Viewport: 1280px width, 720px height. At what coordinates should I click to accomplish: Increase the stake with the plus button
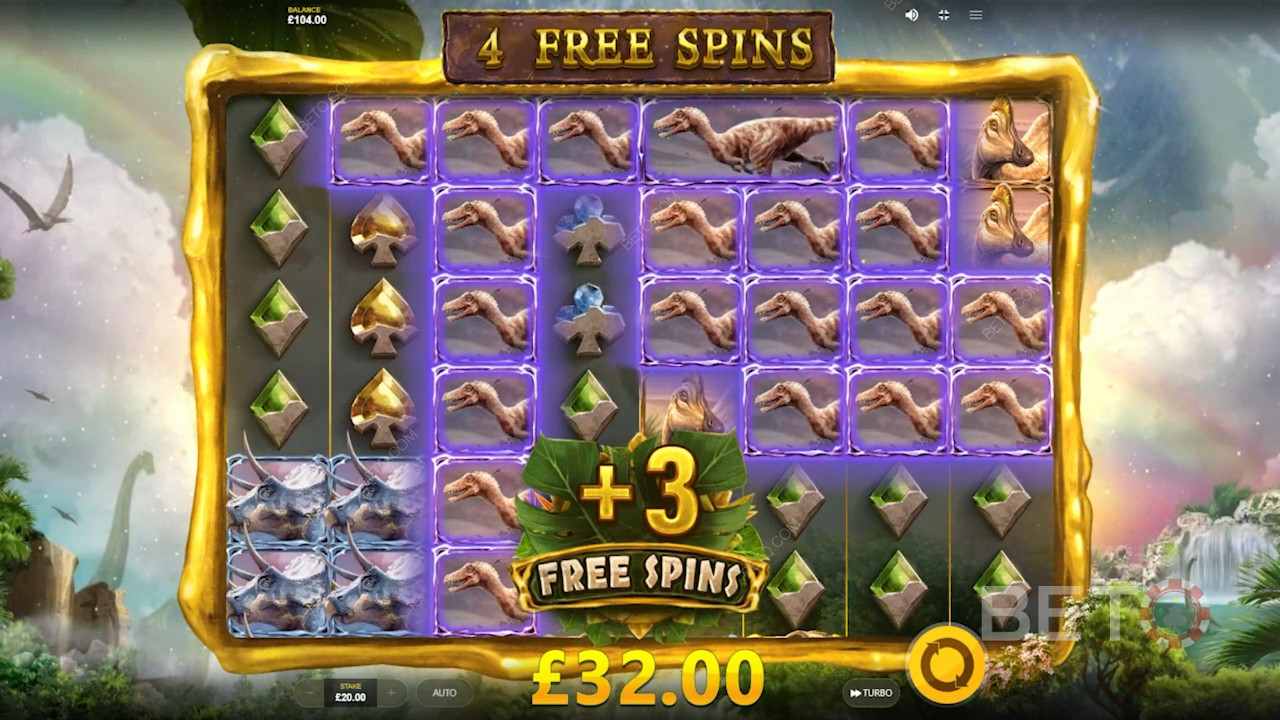tap(391, 693)
